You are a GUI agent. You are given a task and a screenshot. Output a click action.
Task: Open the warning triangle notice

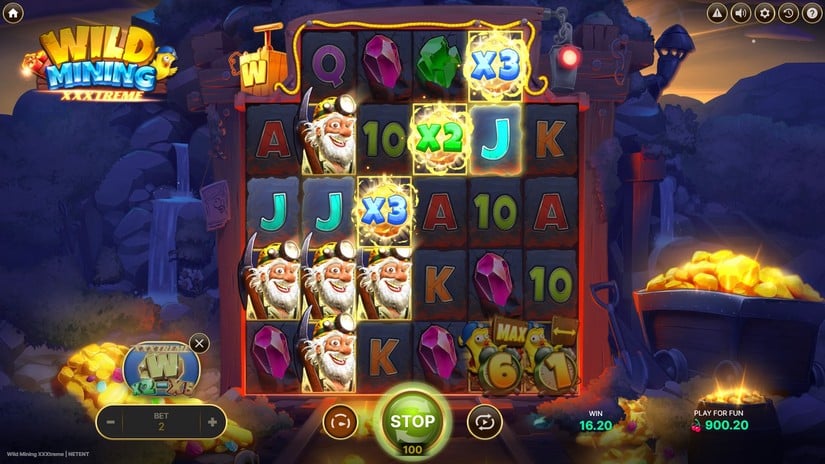[717, 13]
